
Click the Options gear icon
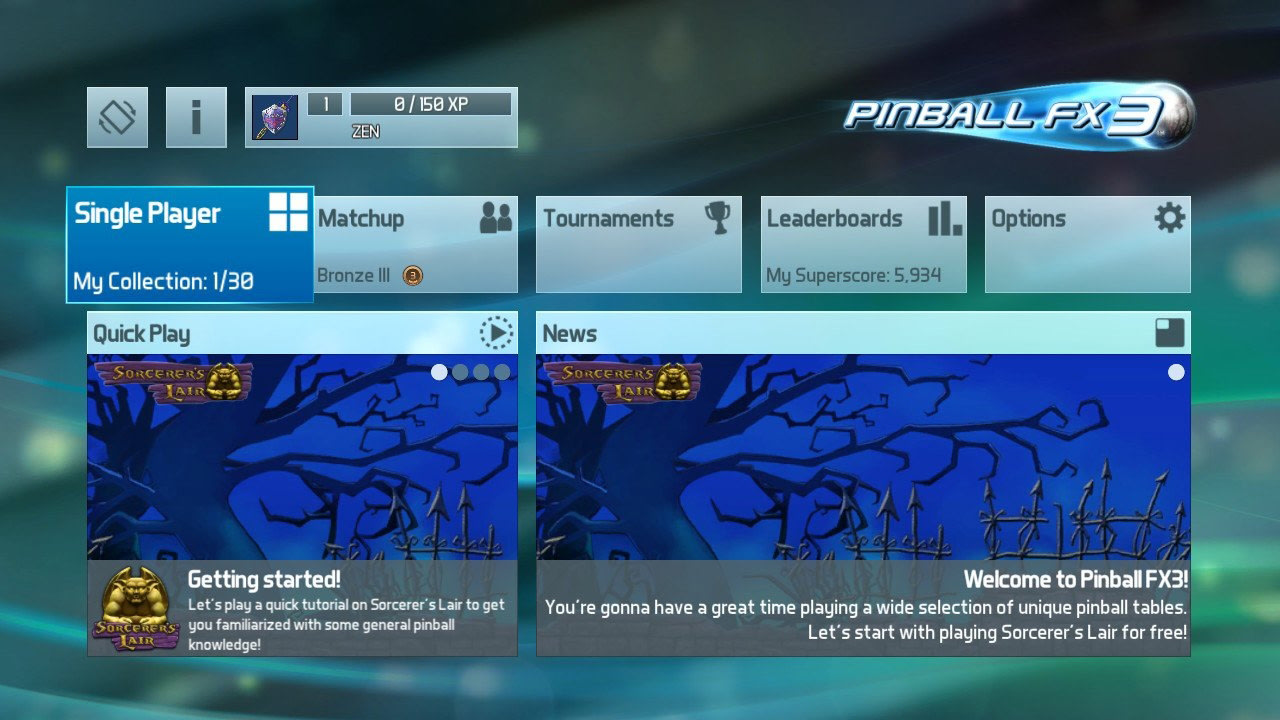point(1170,218)
